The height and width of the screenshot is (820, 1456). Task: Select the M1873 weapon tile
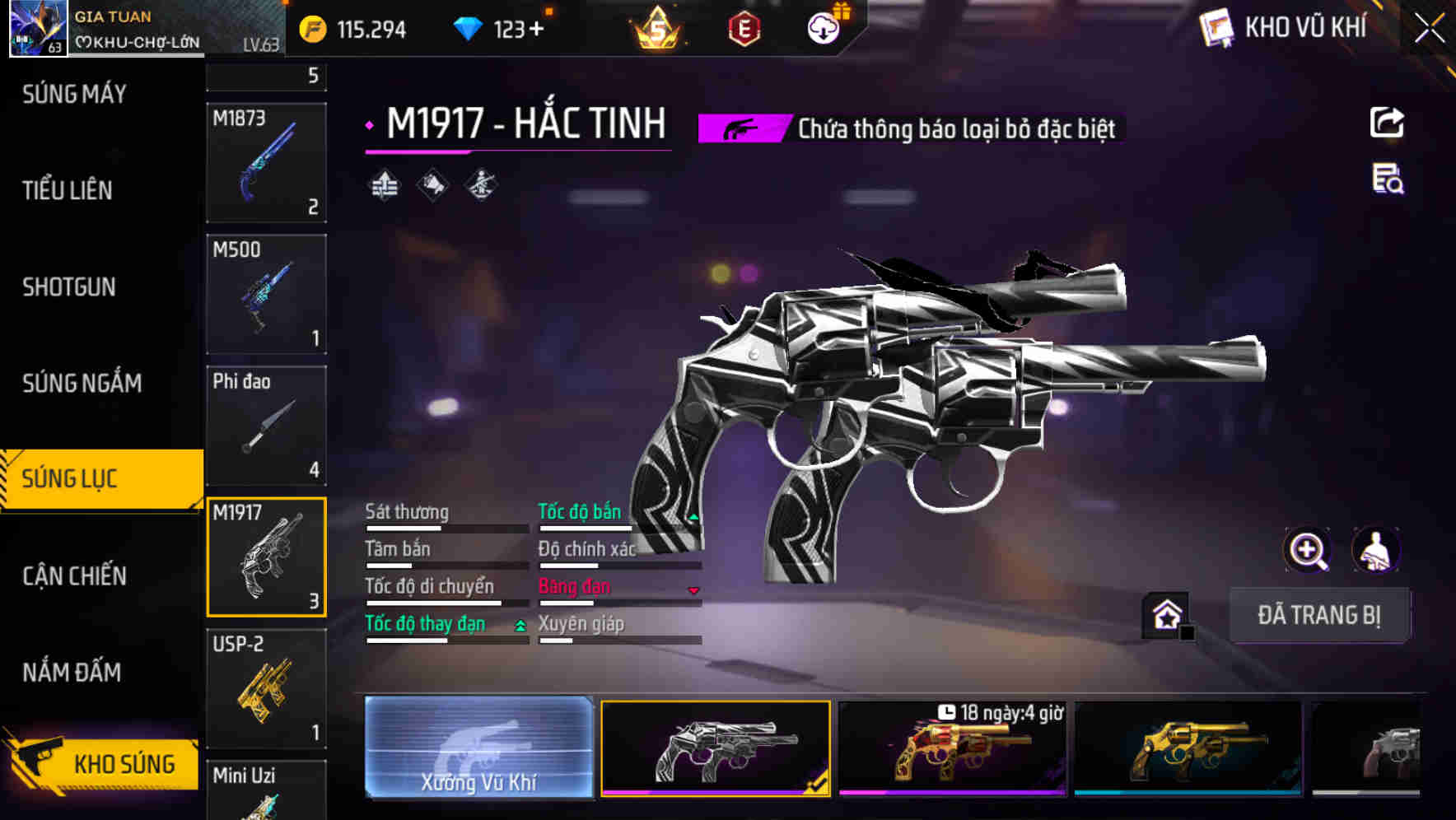[266, 162]
